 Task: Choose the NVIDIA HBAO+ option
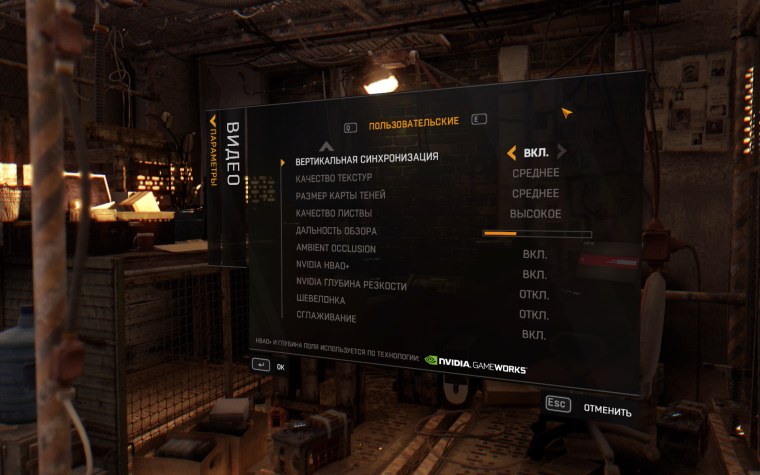323,267
